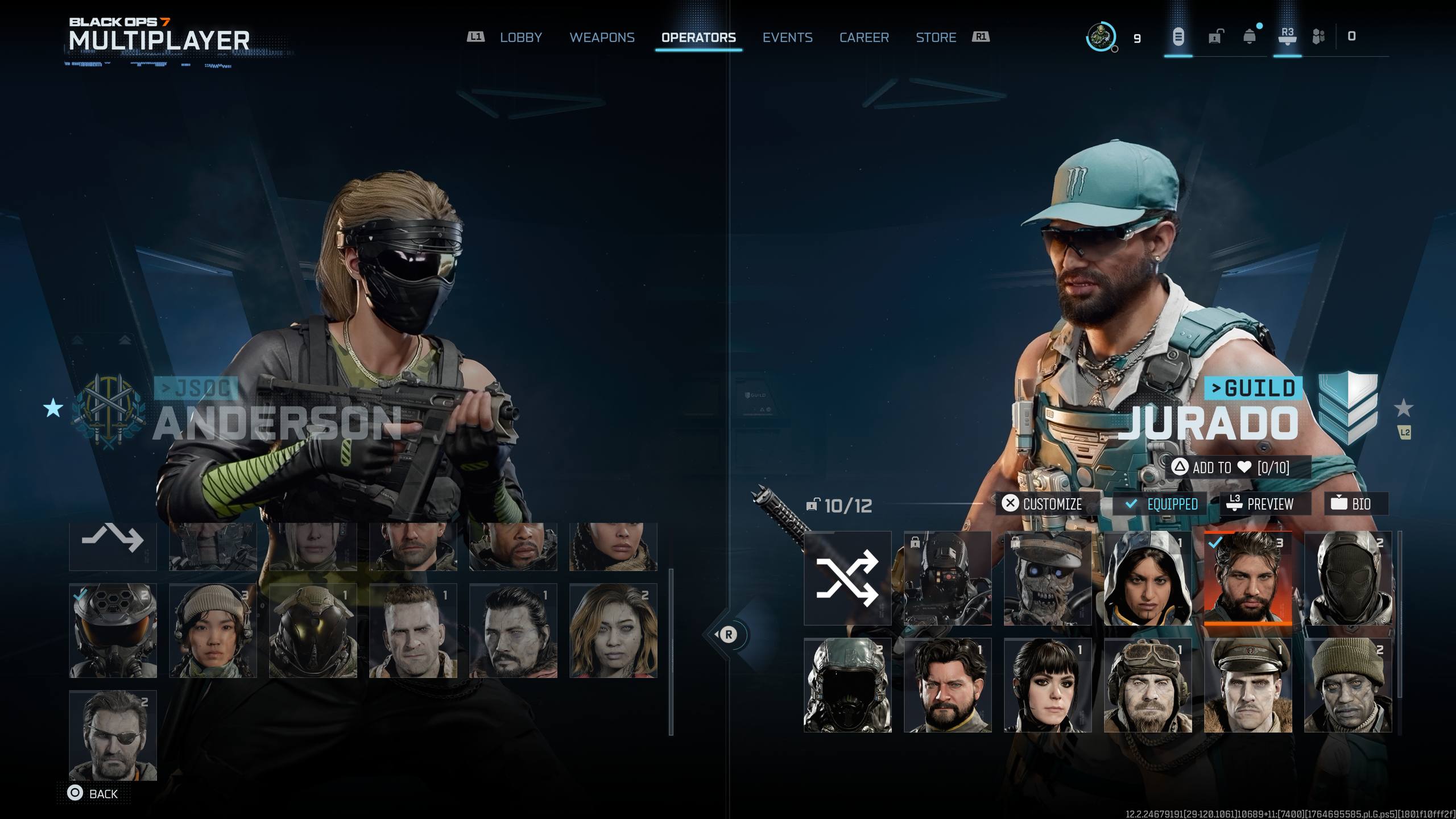The height and width of the screenshot is (819, 1456).
Task: Preview the selected operator
Action: point(1264,504)
